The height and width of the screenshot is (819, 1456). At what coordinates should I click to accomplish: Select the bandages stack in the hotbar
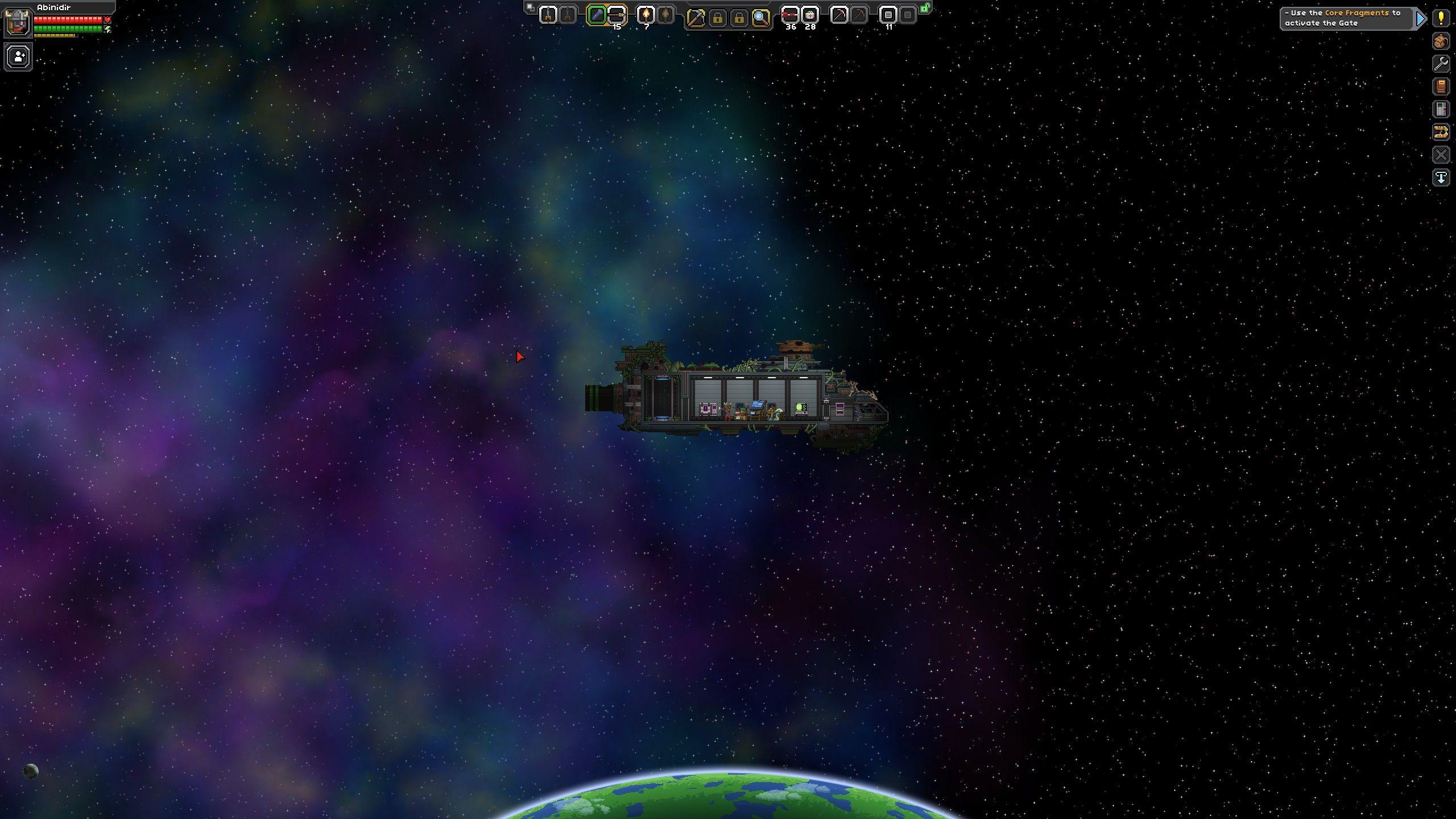coord(811,16)
